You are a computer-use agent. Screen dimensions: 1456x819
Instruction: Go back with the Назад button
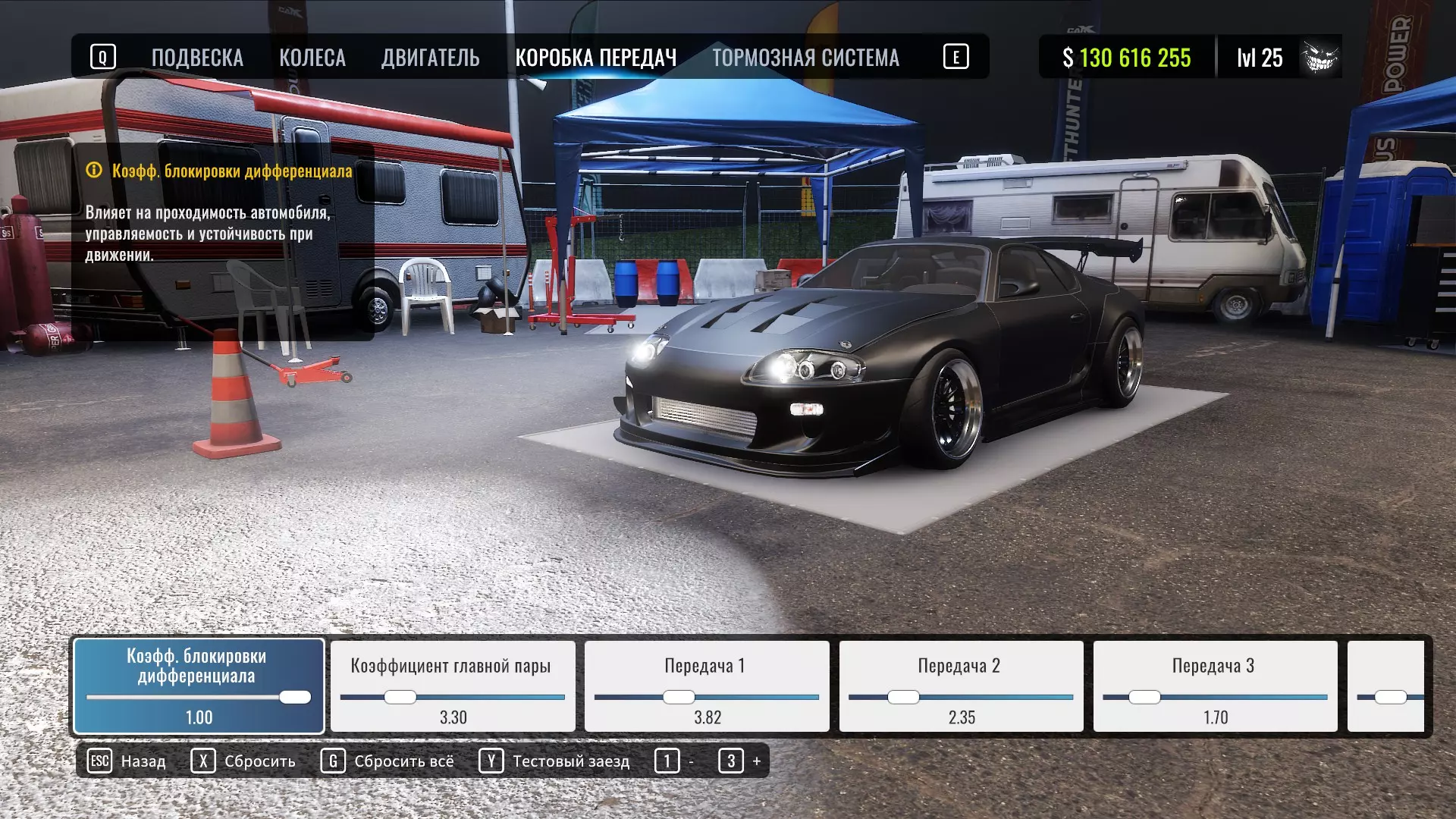click(x=127, y=761)
